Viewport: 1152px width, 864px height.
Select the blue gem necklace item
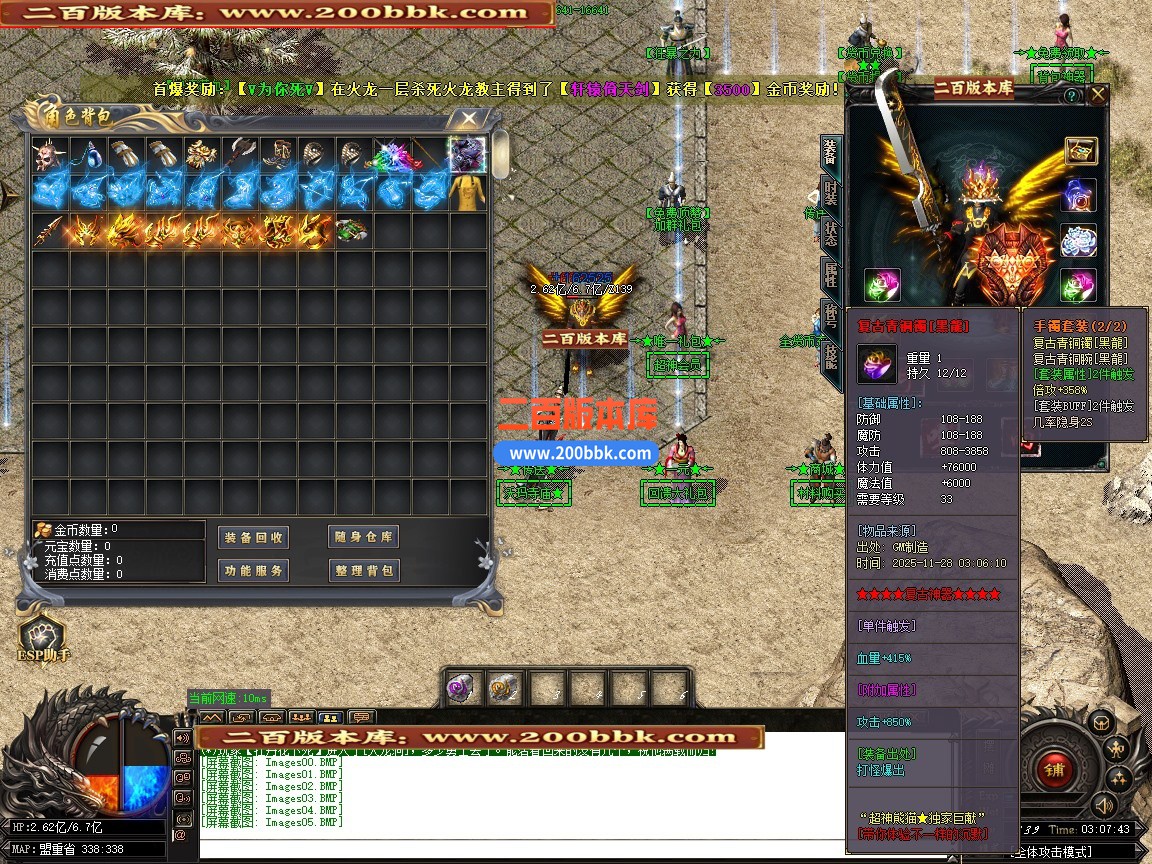(x=88, y=155)
